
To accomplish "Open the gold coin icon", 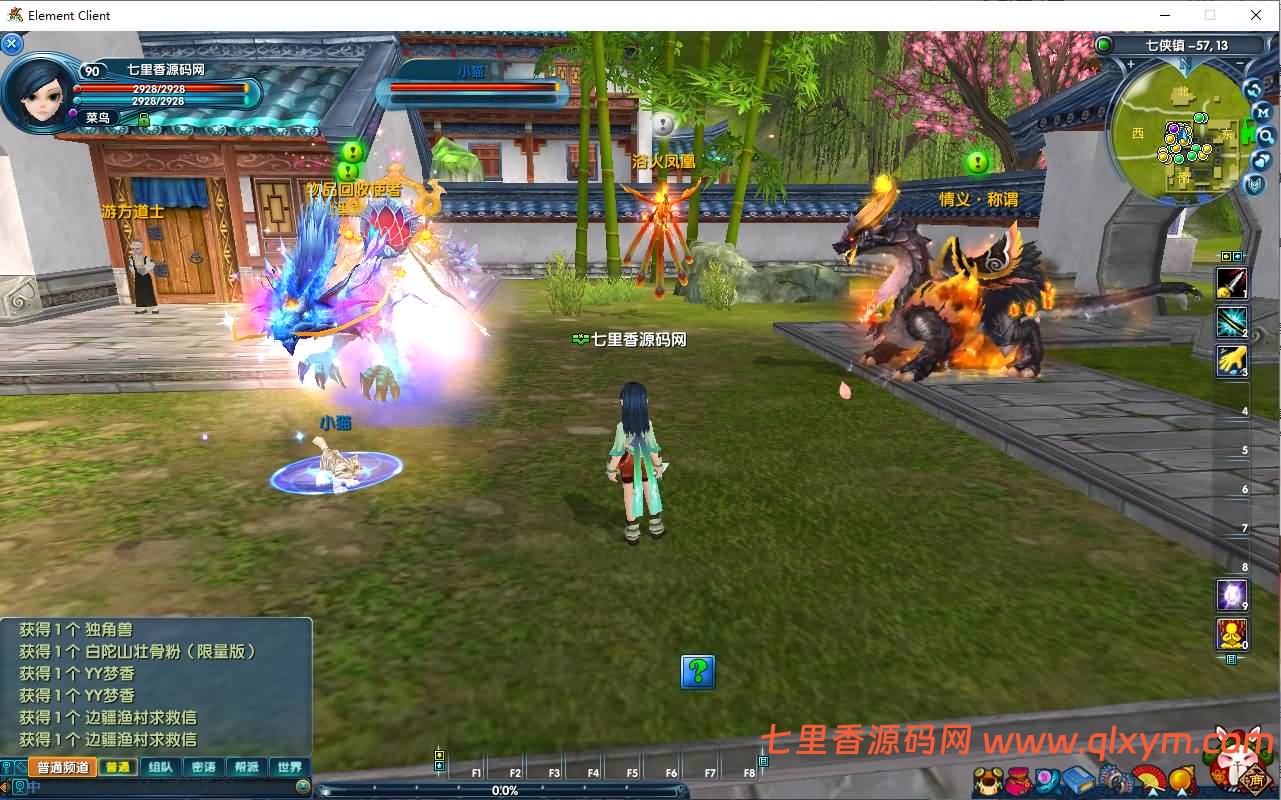I will (x=1182, y=780).
